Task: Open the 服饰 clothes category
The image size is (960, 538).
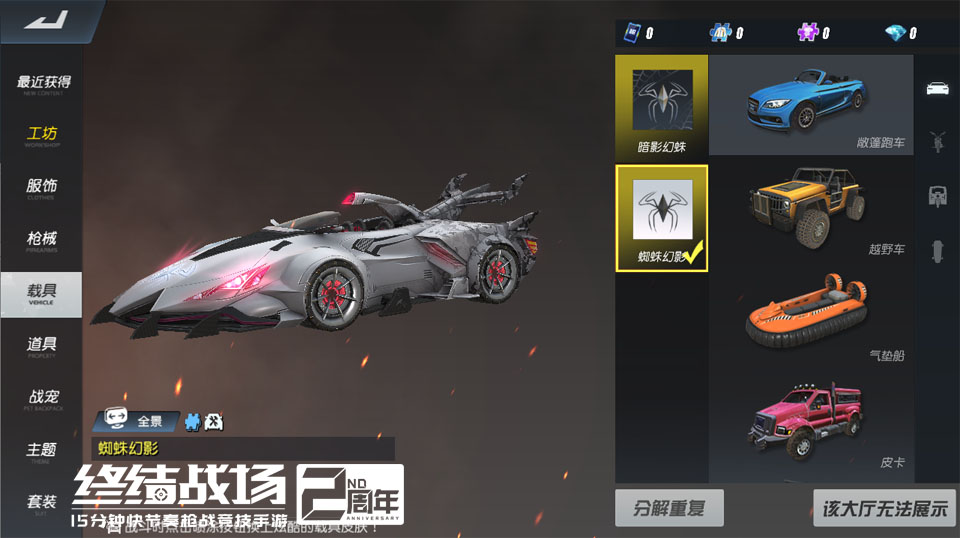Action: (x=42, y=188)
